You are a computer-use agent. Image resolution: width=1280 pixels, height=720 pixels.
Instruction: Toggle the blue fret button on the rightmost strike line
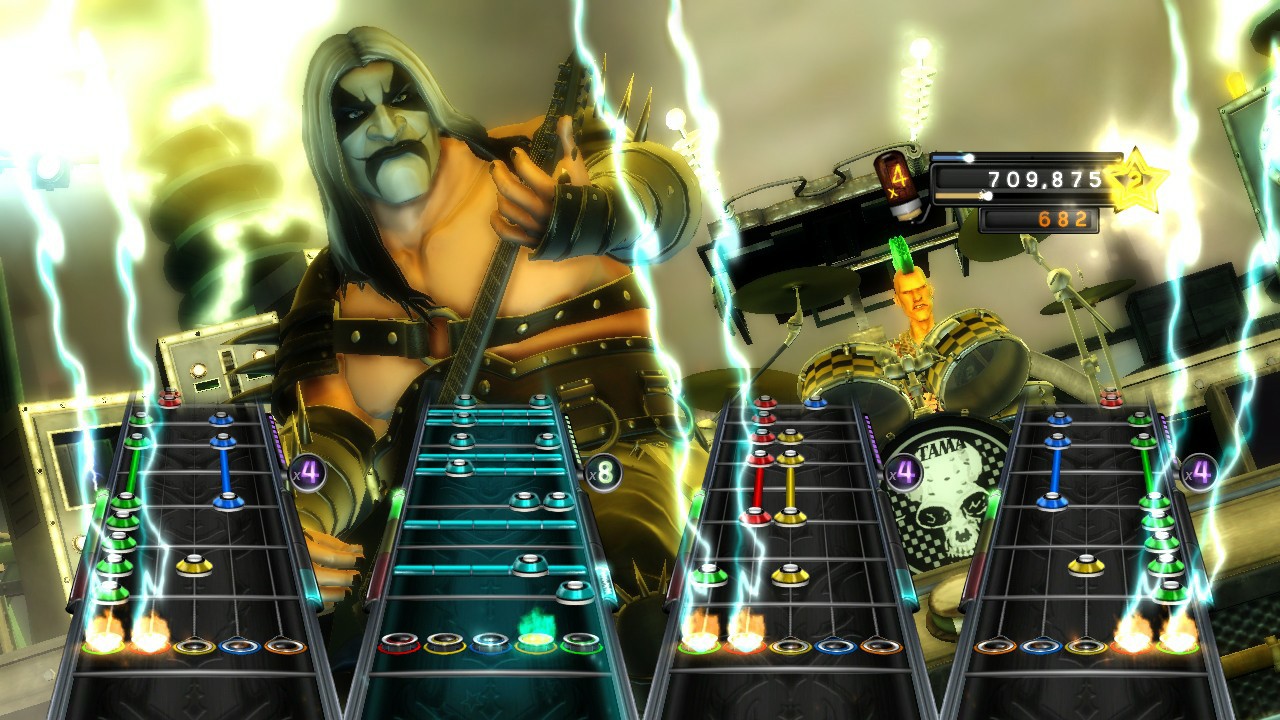(x=1043, y=644)
